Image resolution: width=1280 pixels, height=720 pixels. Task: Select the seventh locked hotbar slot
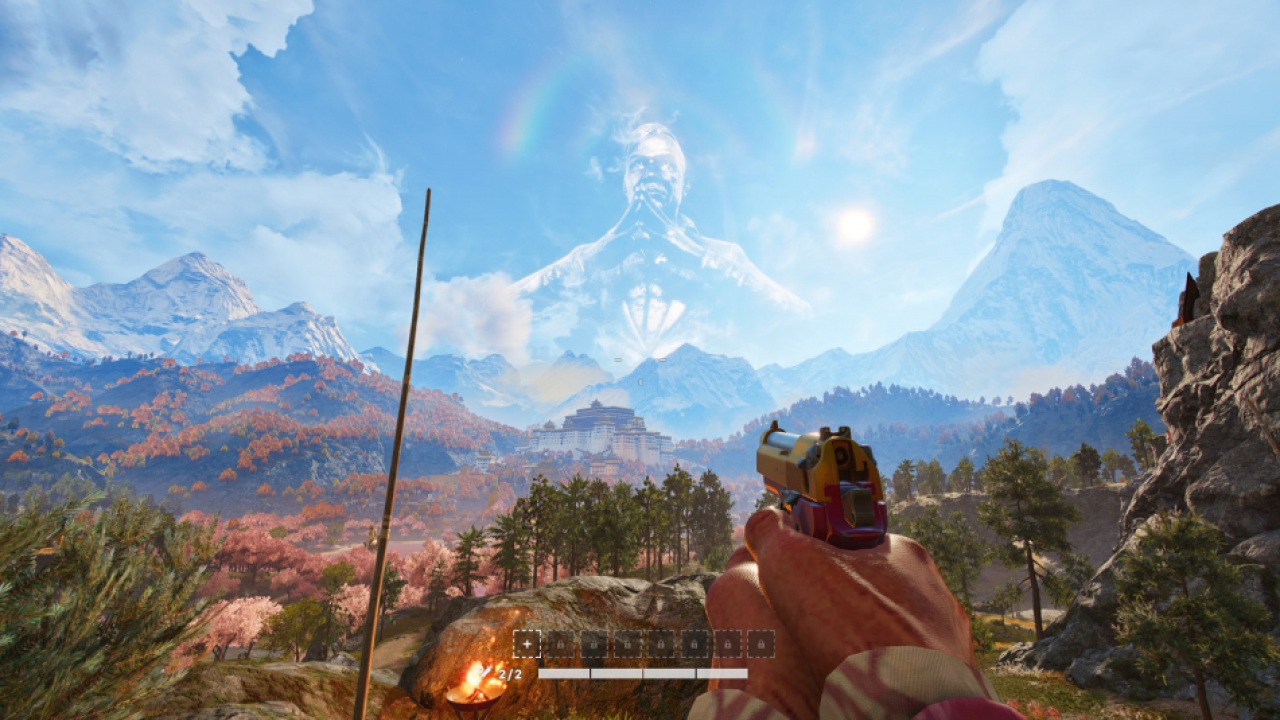click(727, 644)
